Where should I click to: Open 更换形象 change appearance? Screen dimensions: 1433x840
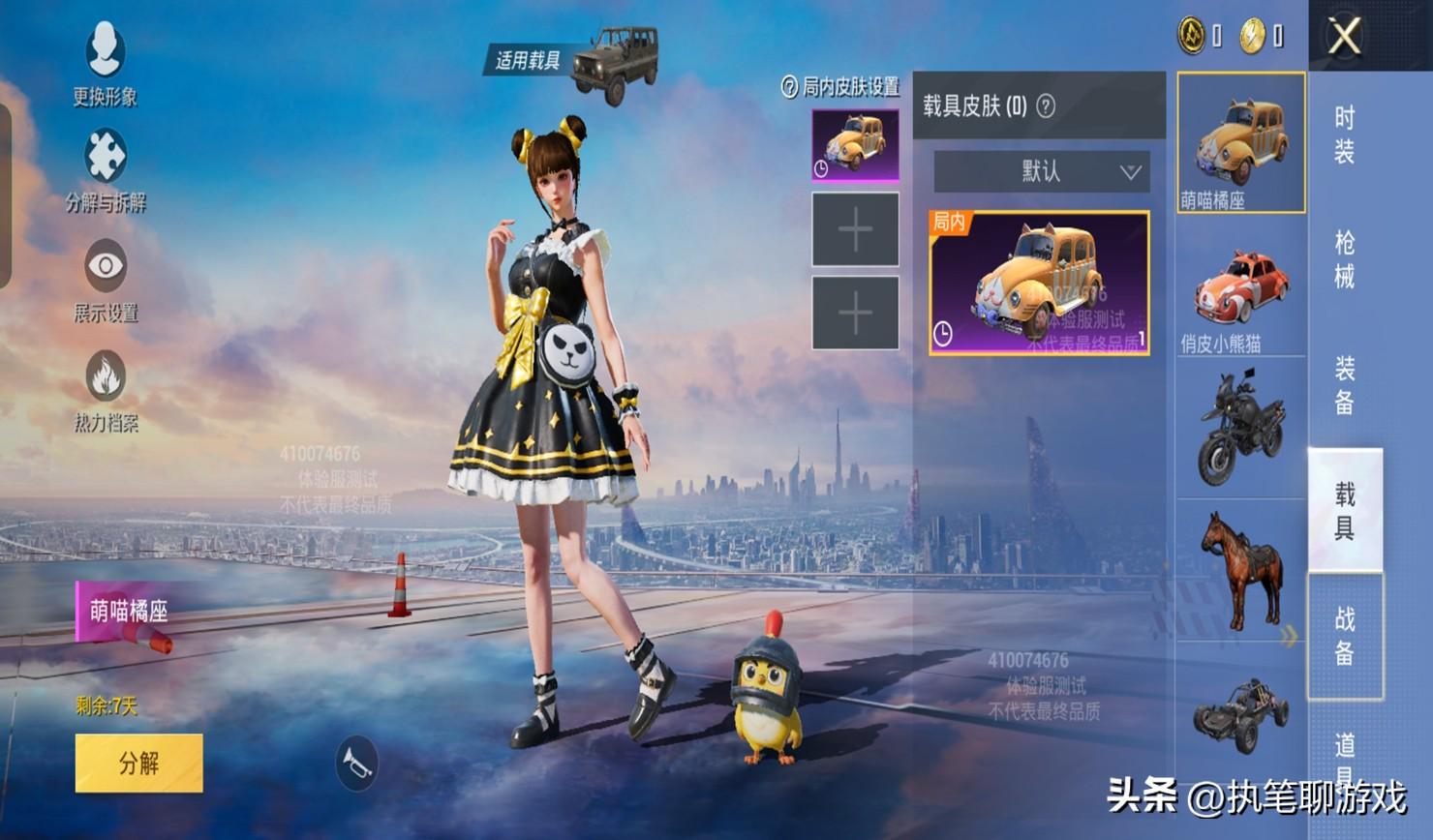click(x=105, y=60)
